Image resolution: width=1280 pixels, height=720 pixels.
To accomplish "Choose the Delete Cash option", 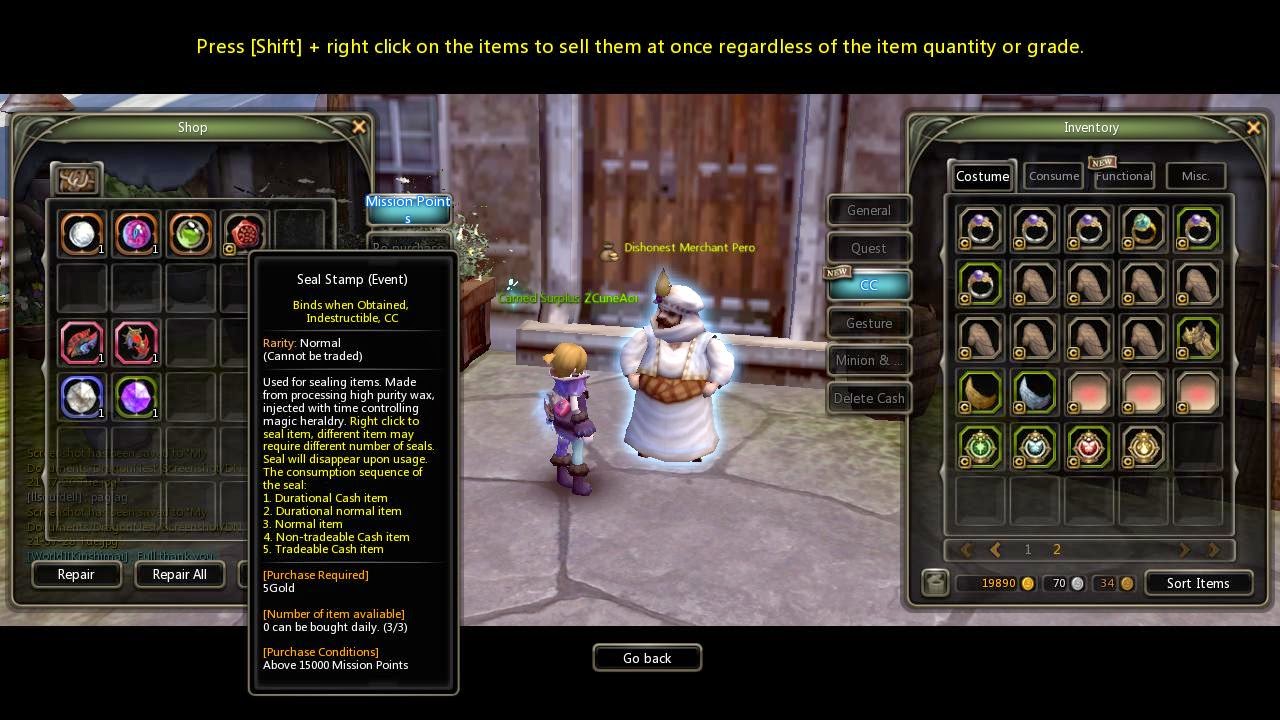I will (868, 398).
